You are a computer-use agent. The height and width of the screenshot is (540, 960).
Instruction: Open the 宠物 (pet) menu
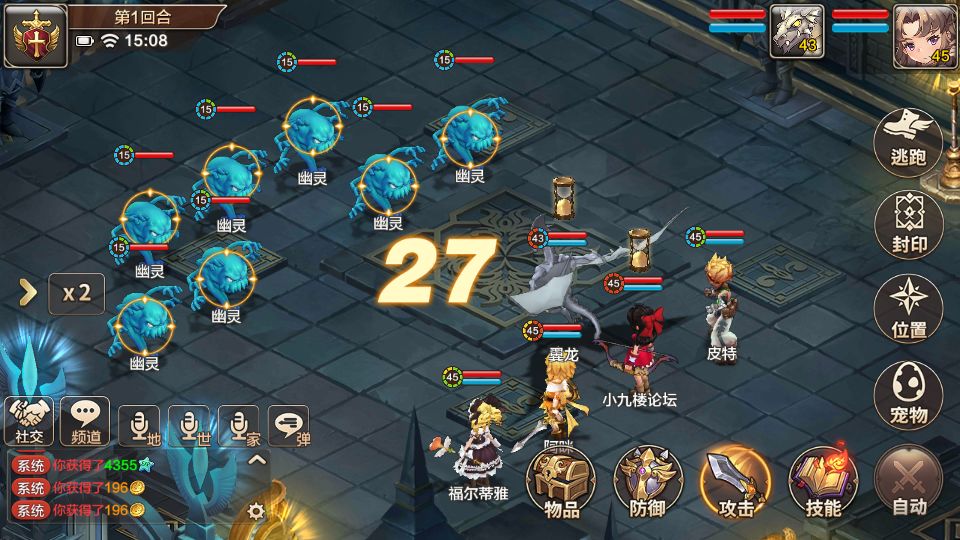pos(908,395)
